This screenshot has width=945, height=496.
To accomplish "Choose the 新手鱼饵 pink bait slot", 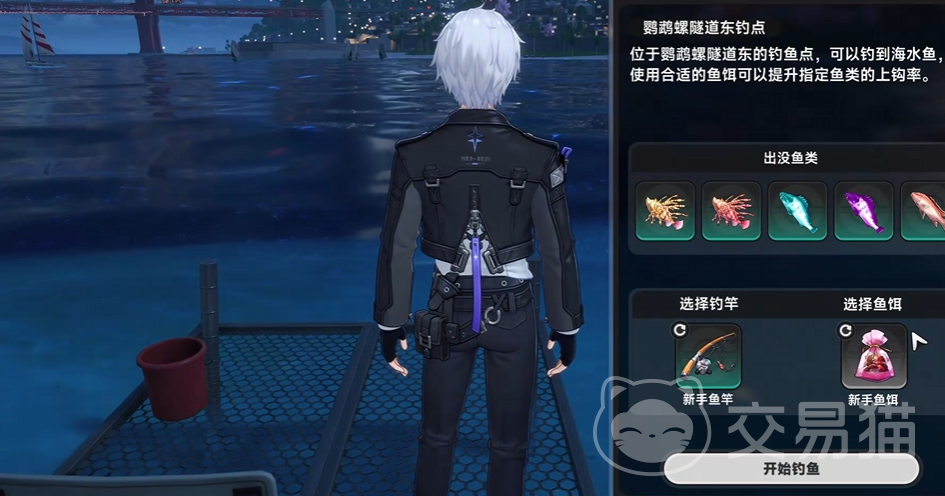I will pyautogui.click(x=874, y=356).
